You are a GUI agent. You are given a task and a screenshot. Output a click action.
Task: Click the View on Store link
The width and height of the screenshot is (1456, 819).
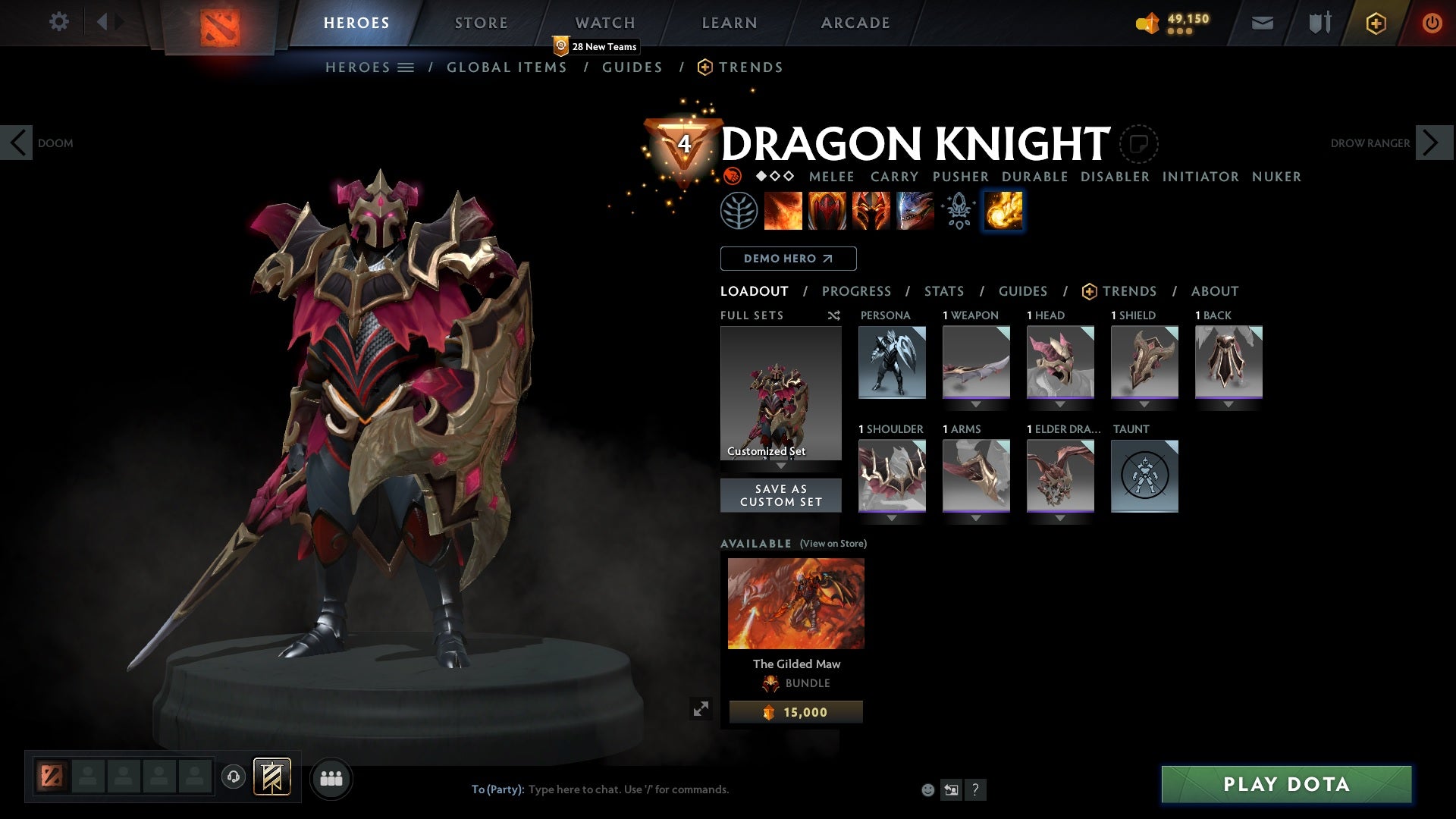click(832, 544)
